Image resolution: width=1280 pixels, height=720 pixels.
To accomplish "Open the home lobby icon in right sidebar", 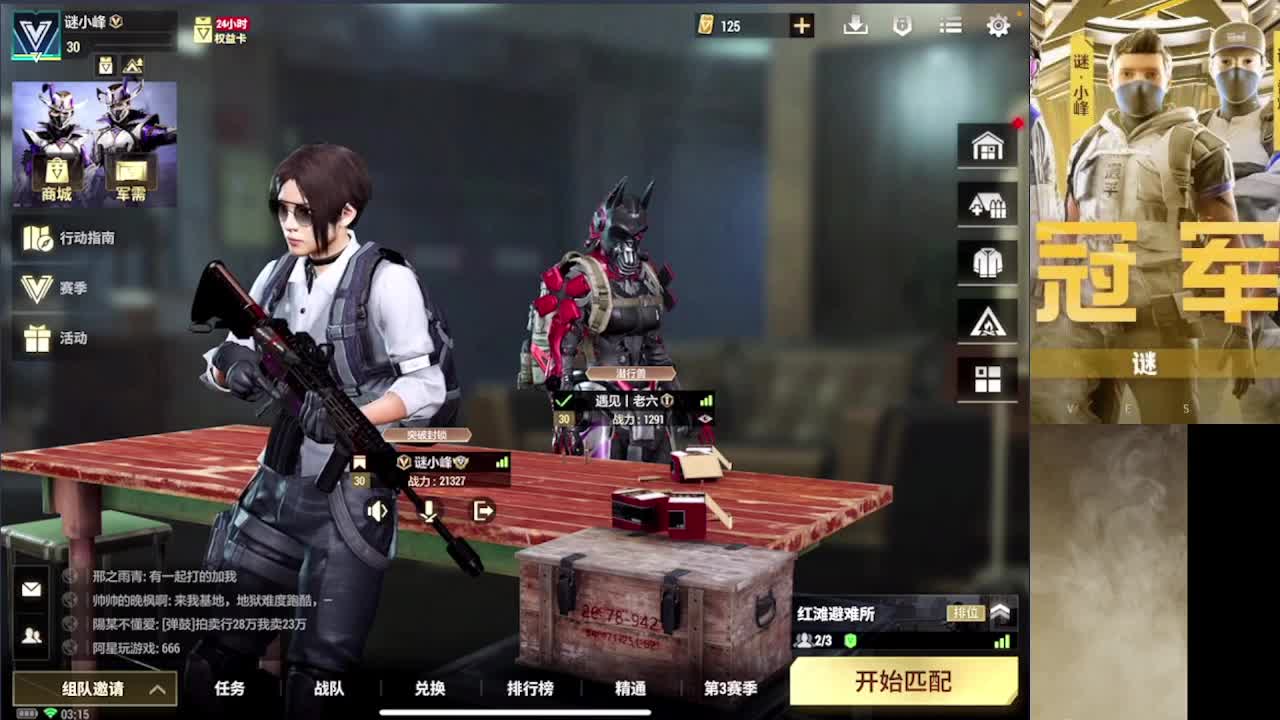I will click(987, 145).
